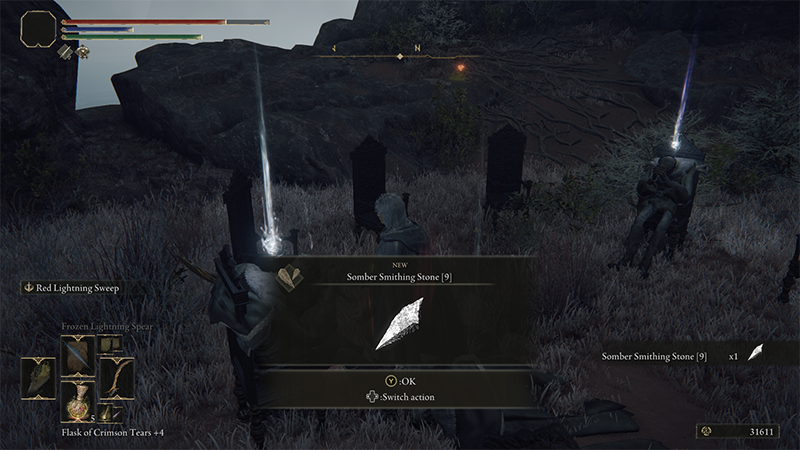
Task: Click the left-hand armament slot
Action: coord(39,378)
